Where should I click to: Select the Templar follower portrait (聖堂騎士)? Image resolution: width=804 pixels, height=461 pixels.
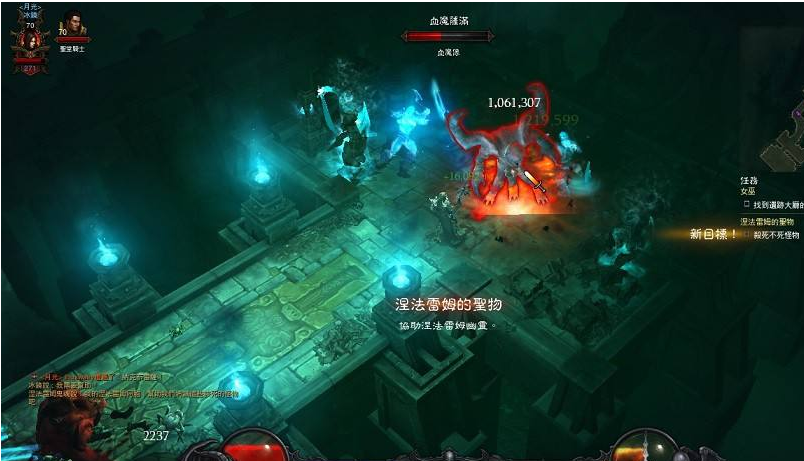72,27
